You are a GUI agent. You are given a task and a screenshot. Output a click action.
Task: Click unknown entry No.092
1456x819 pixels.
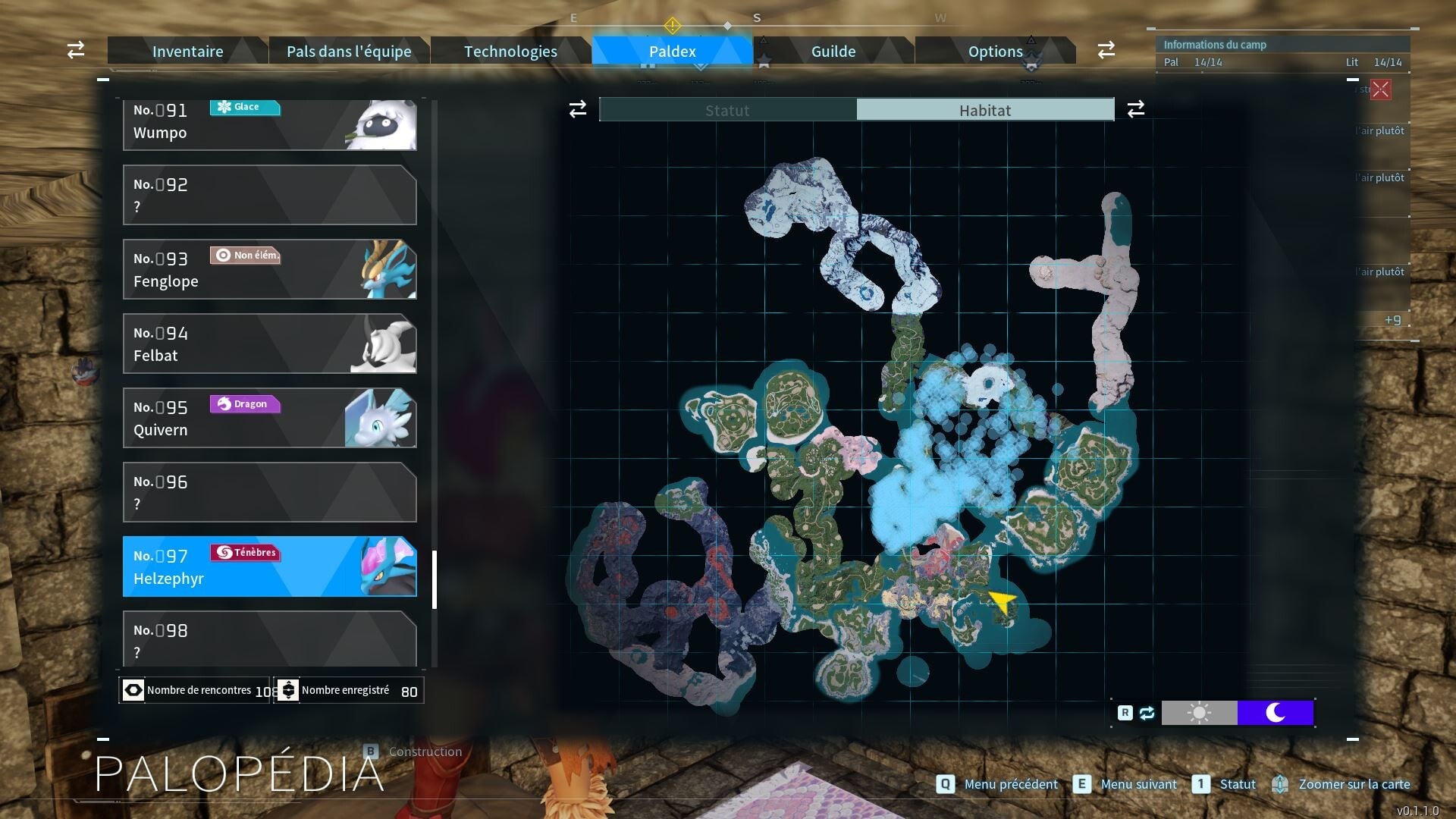[x=269, y=195]
